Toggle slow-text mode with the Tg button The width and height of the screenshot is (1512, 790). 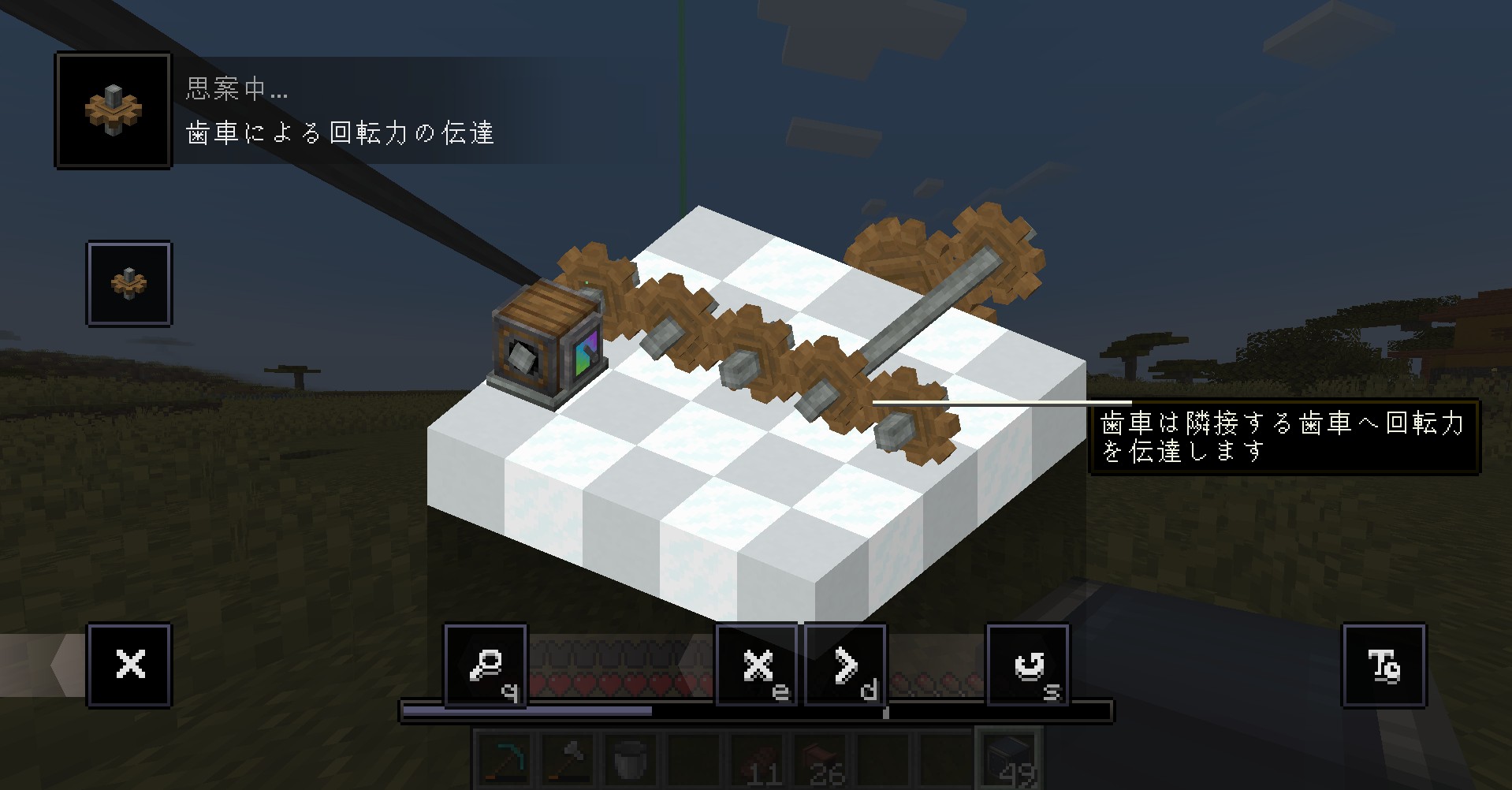[x=1384, y=666]
